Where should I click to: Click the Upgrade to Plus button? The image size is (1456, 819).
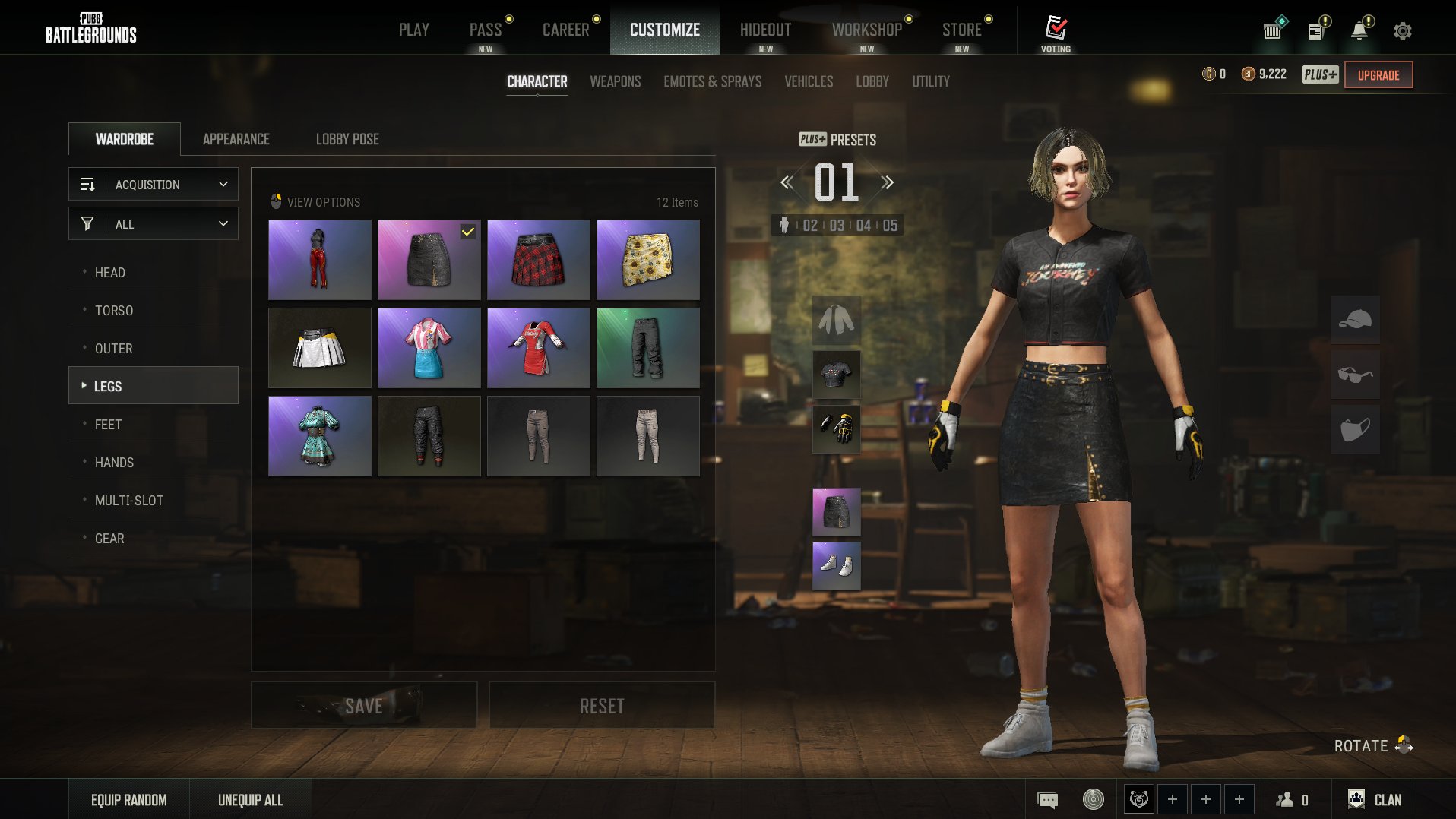[1378, 75]
